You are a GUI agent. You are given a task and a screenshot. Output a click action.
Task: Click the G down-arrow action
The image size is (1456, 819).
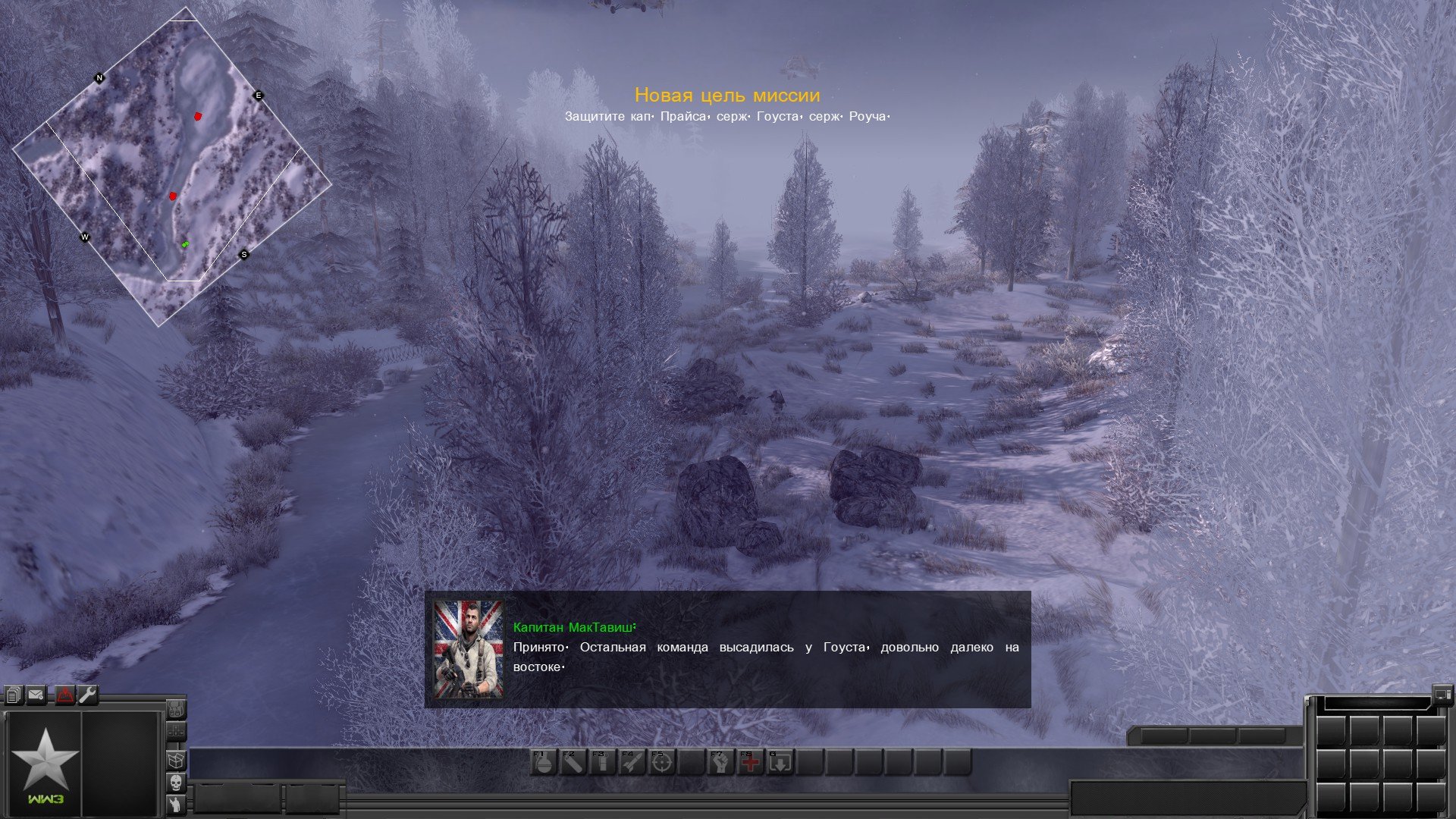(780, 763)
